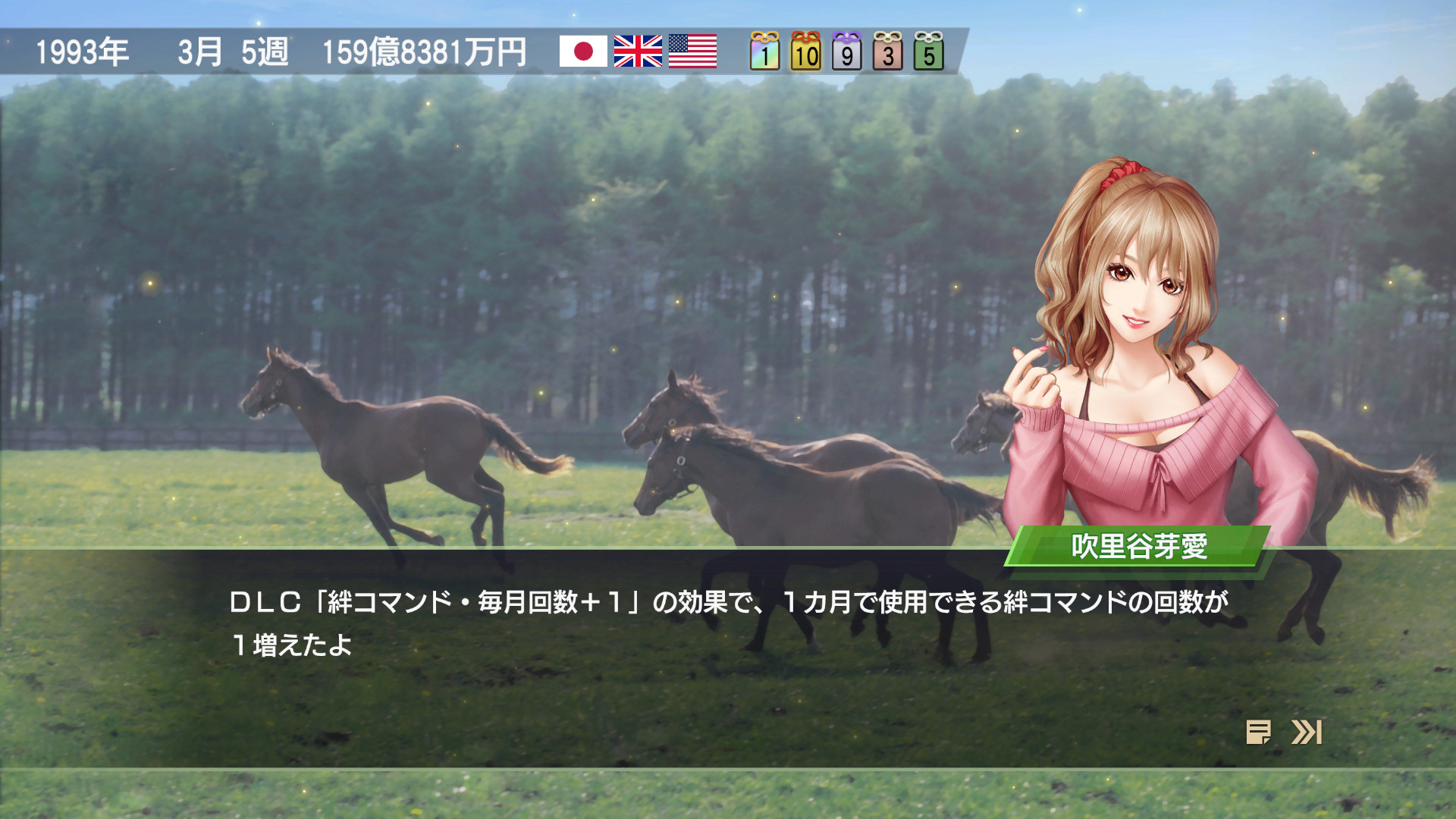Click the highlighted yellow gift box with 10
The height and width of the screenshot is (819, 1456).
click(x=805, y=52)
